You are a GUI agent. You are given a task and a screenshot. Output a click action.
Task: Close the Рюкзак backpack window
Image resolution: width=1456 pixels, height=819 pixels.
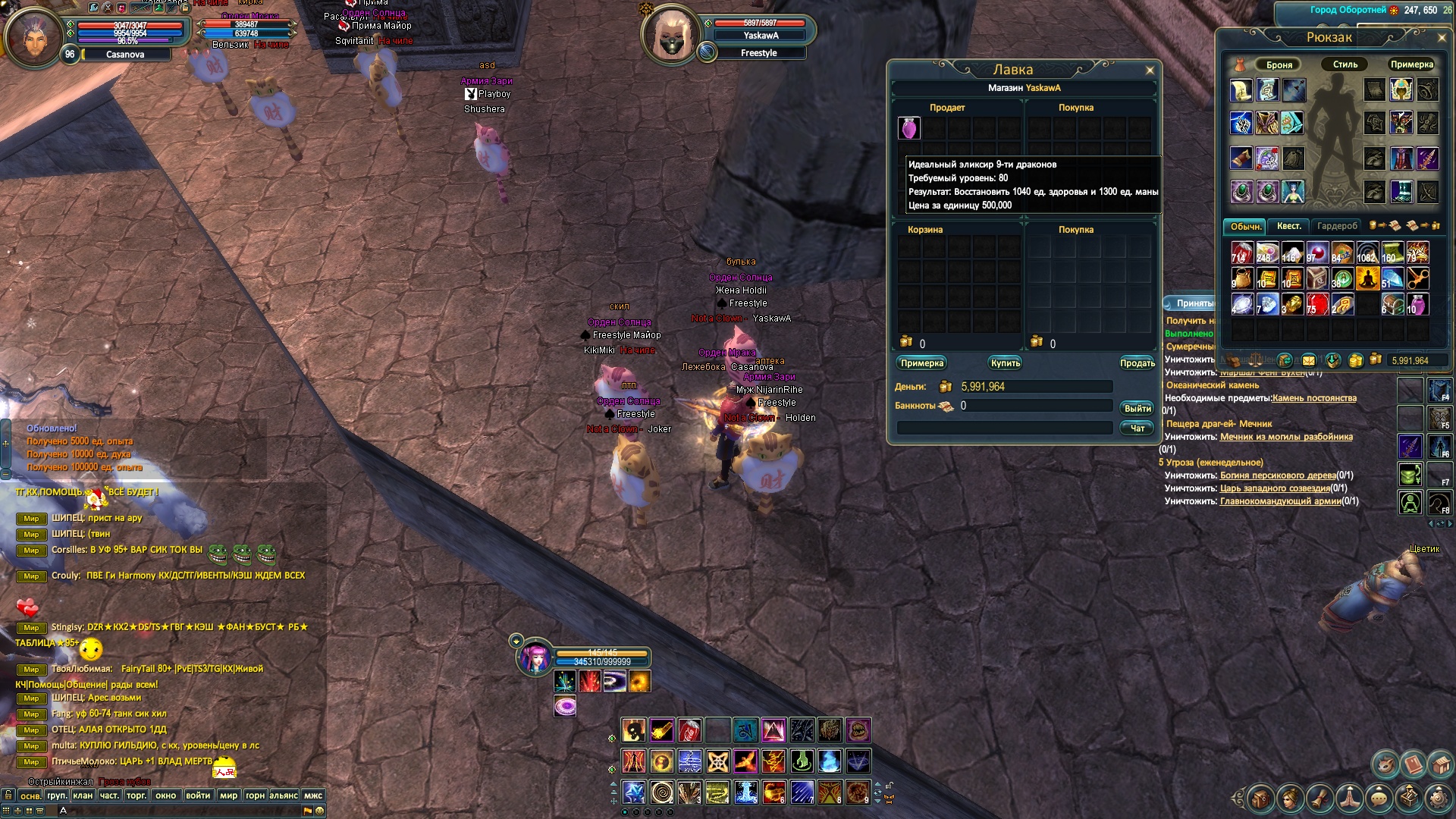tap(1442, 37)
